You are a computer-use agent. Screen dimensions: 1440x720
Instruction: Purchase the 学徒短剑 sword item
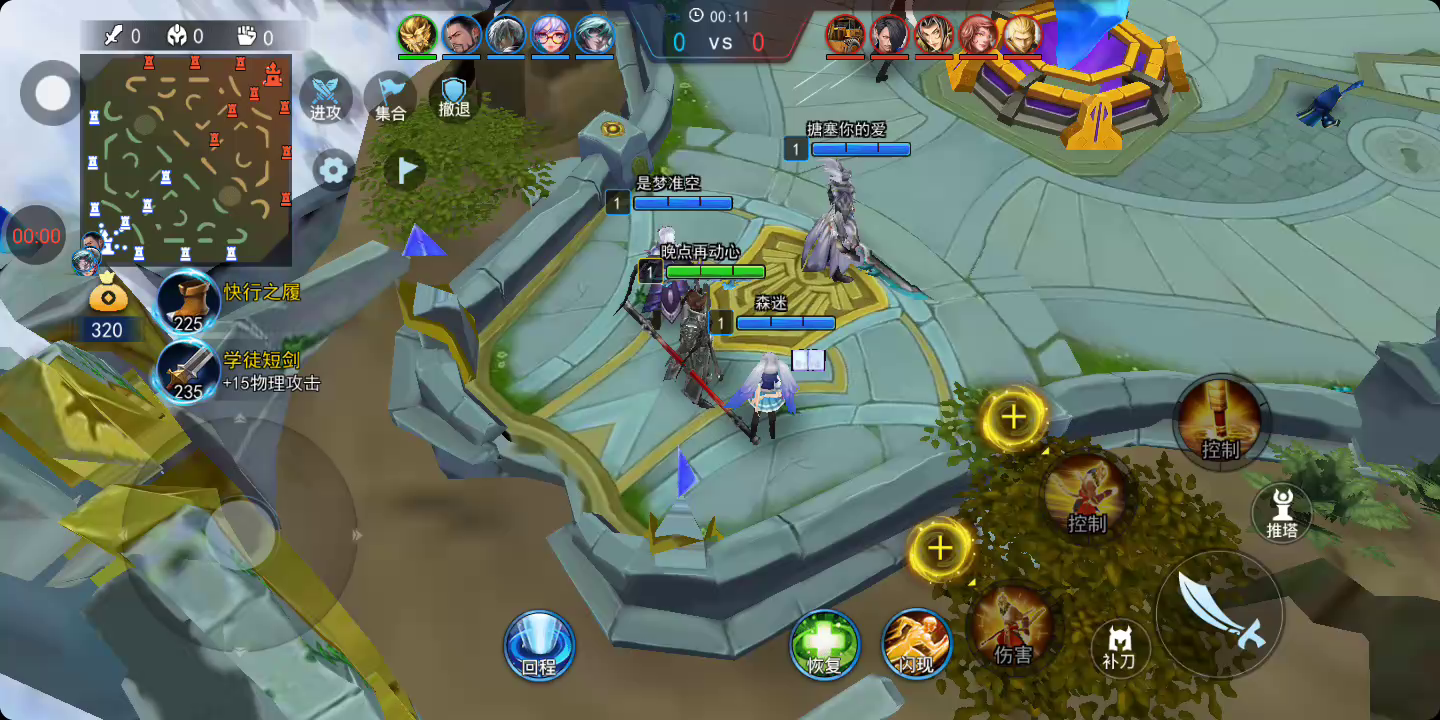click(189, 371)
